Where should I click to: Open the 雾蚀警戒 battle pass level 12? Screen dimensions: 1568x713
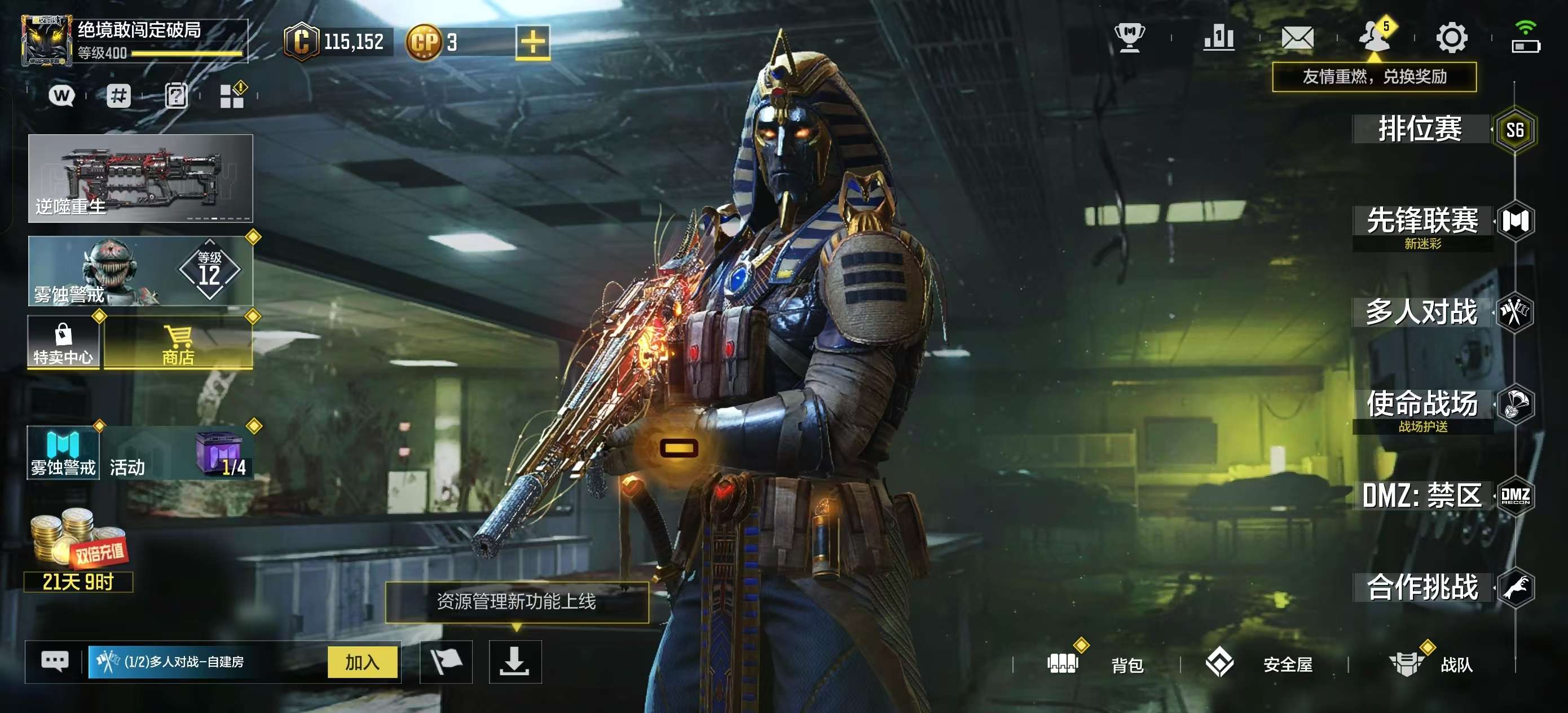point(140,271)
